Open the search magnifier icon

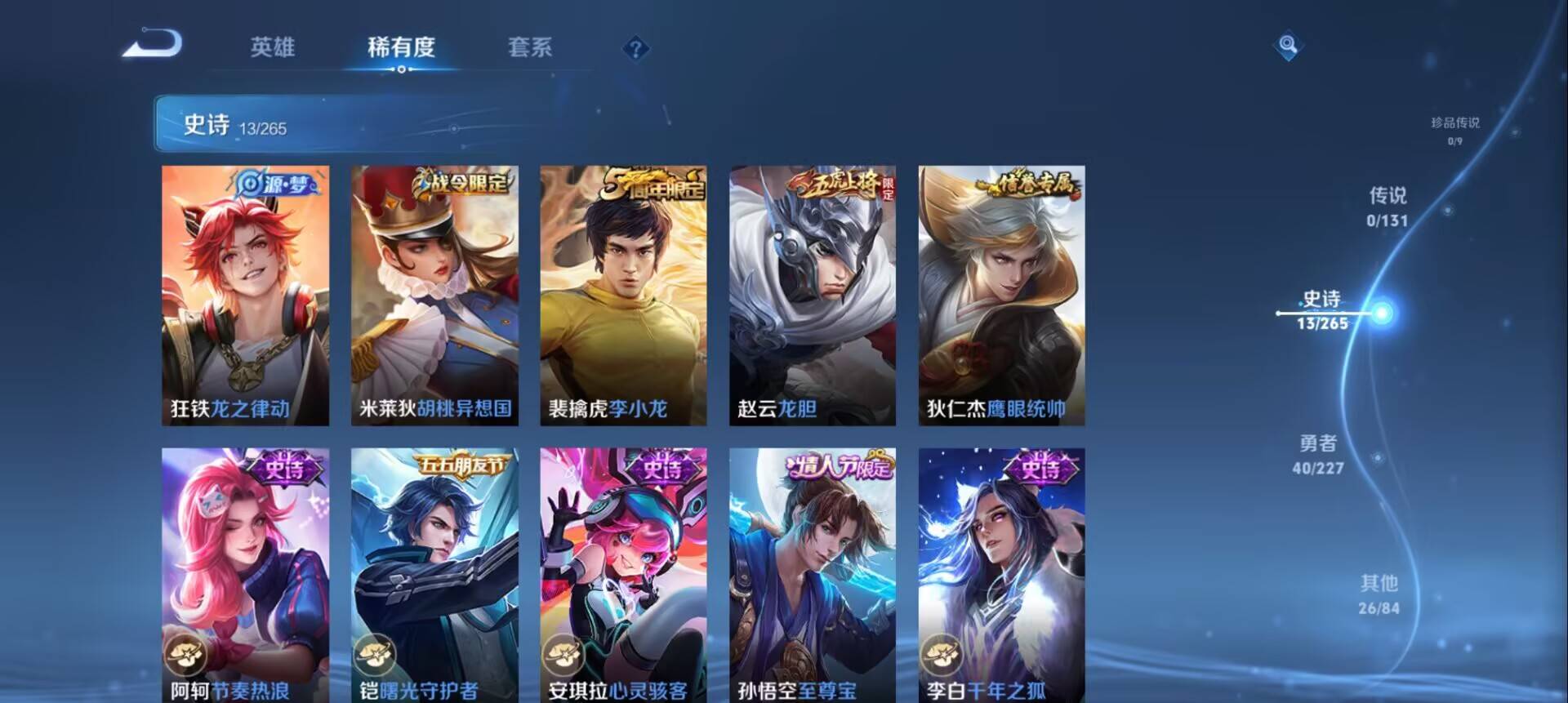click(x=1288, y=45)
